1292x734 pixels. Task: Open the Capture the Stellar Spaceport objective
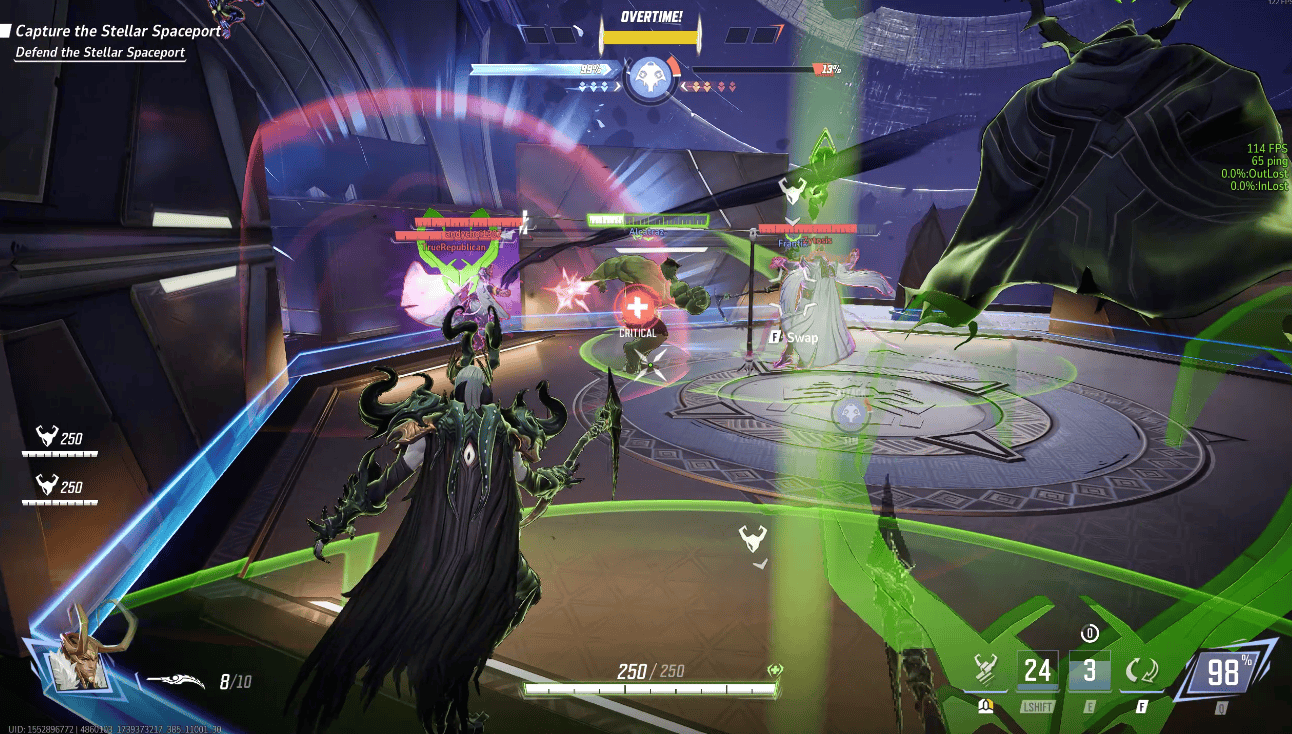coord(118,31)
